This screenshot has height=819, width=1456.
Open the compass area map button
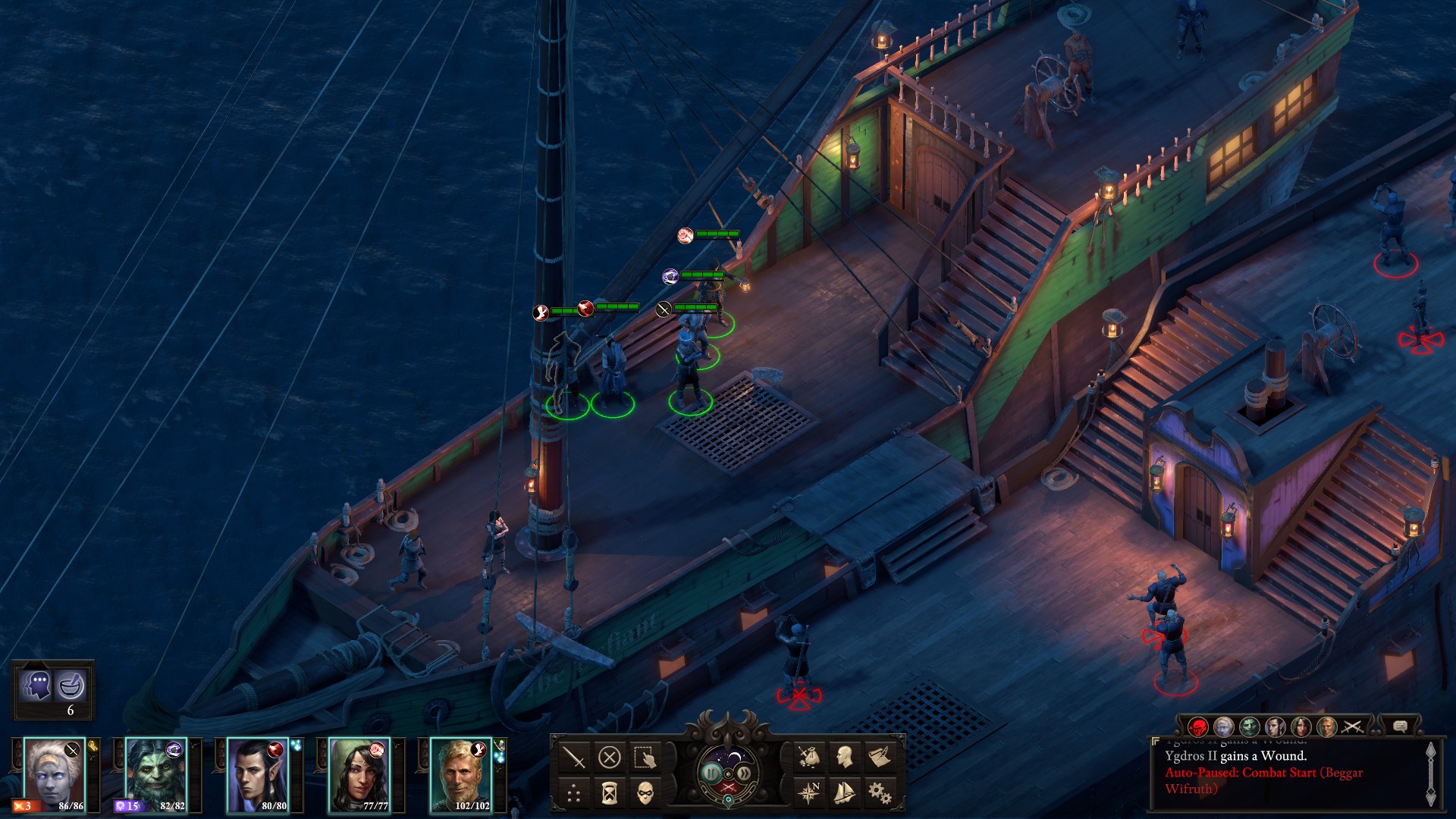808,793
